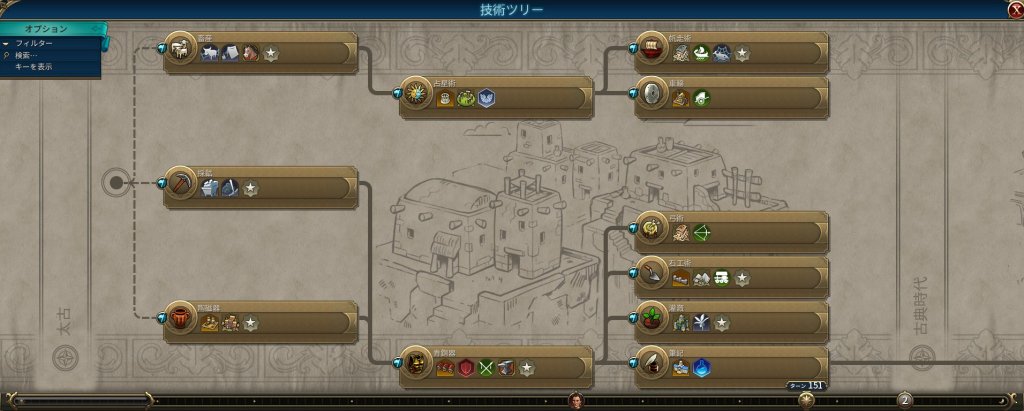Close the technology tree screen
The width and height of the screenshot is (1024, 411).
pyautogui.click(x=1015, y=9)
